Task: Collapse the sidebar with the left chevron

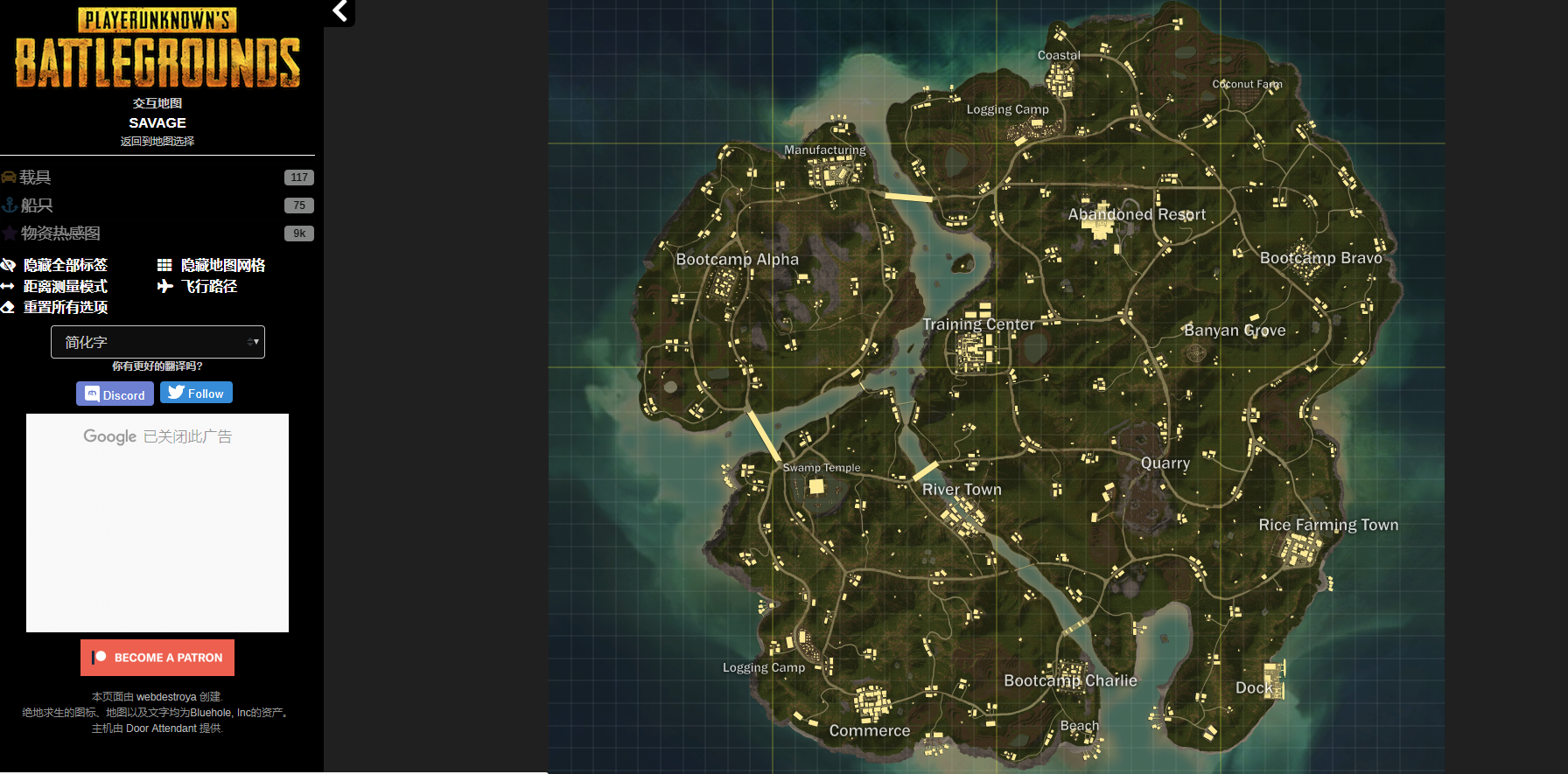Action: [x=339, y=12]
